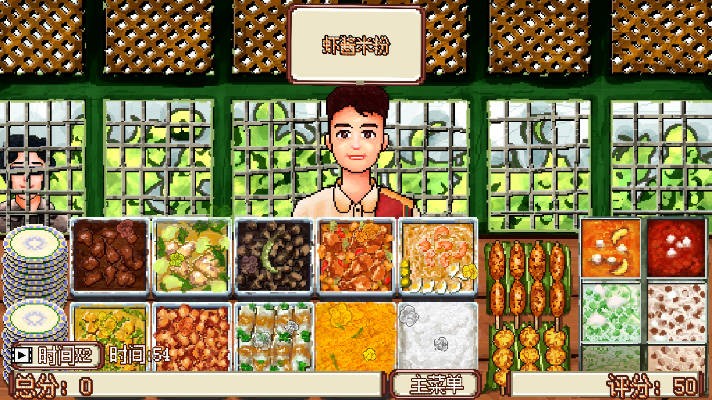The image size is (712, 400).
Task: Select the shrimp dish tray
Action: [438, 256]
